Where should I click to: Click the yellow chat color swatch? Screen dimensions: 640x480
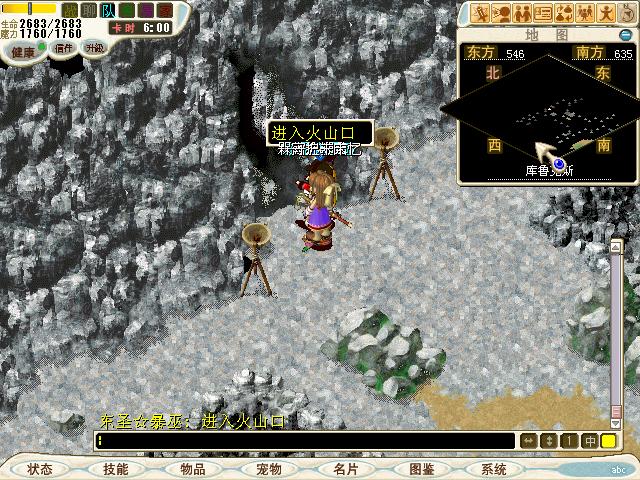pyautogui.click(x=608, y=441)
